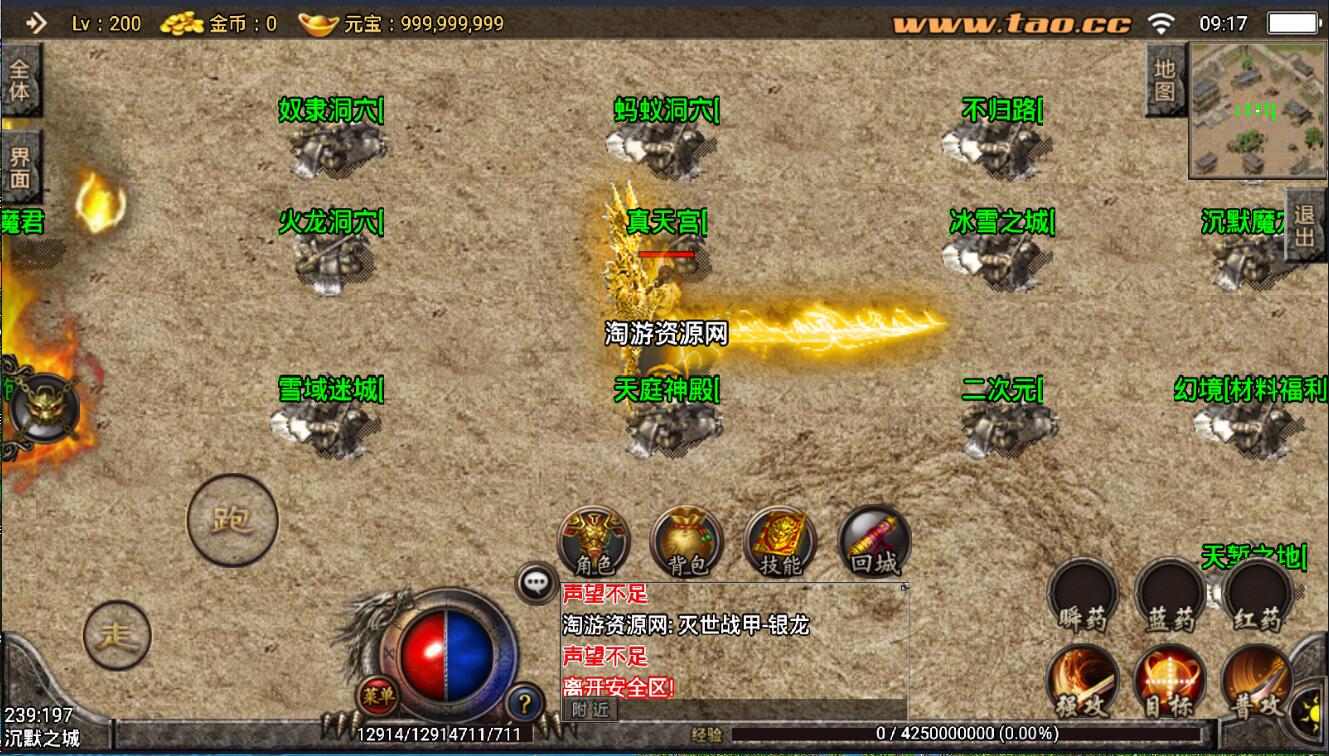The height and width of the screenshot is (756, 1329).
Task: Select the 目标 target button
Action: [1169, 682]
